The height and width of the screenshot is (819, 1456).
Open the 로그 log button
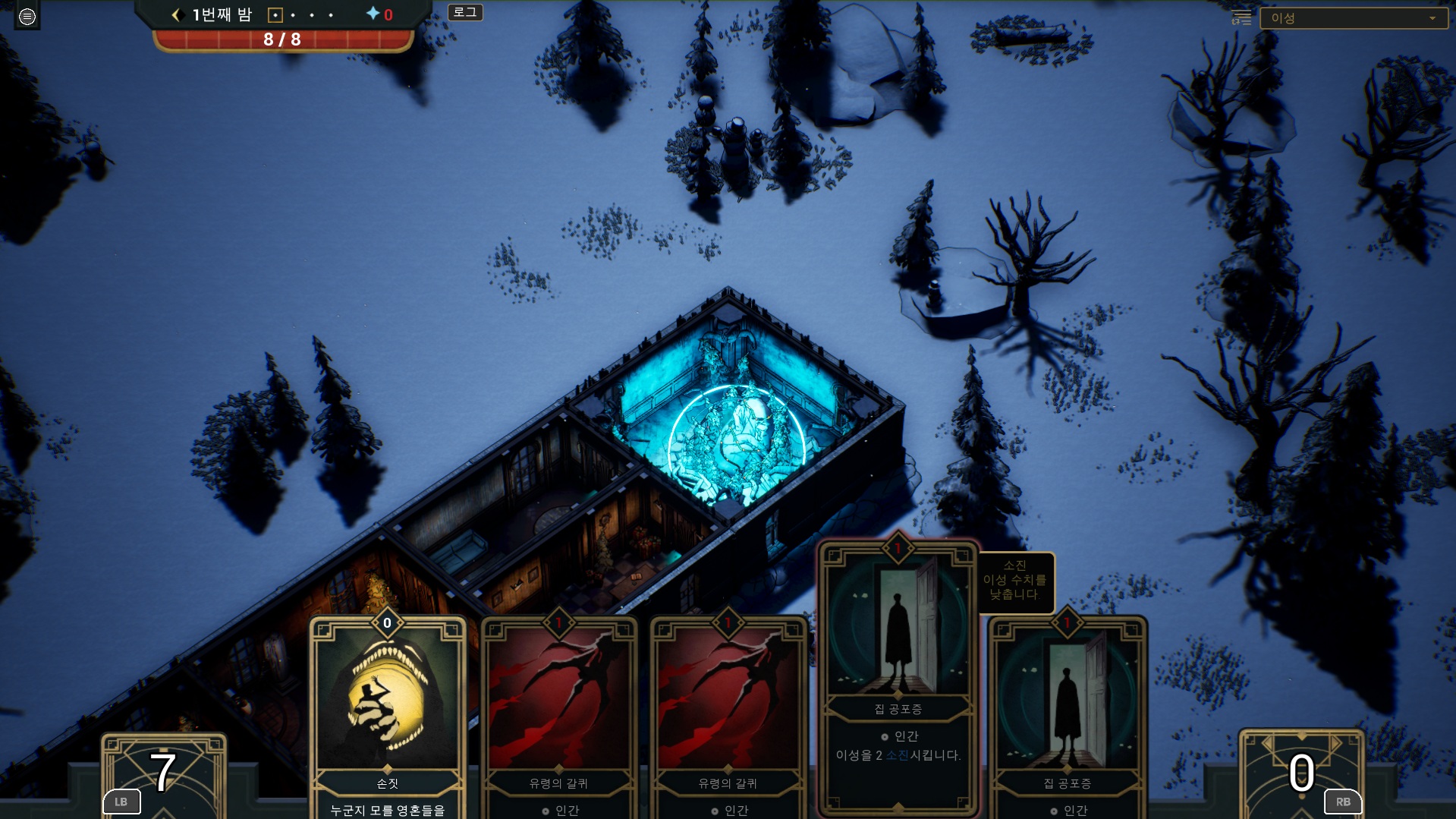click(x=465, y=12)
